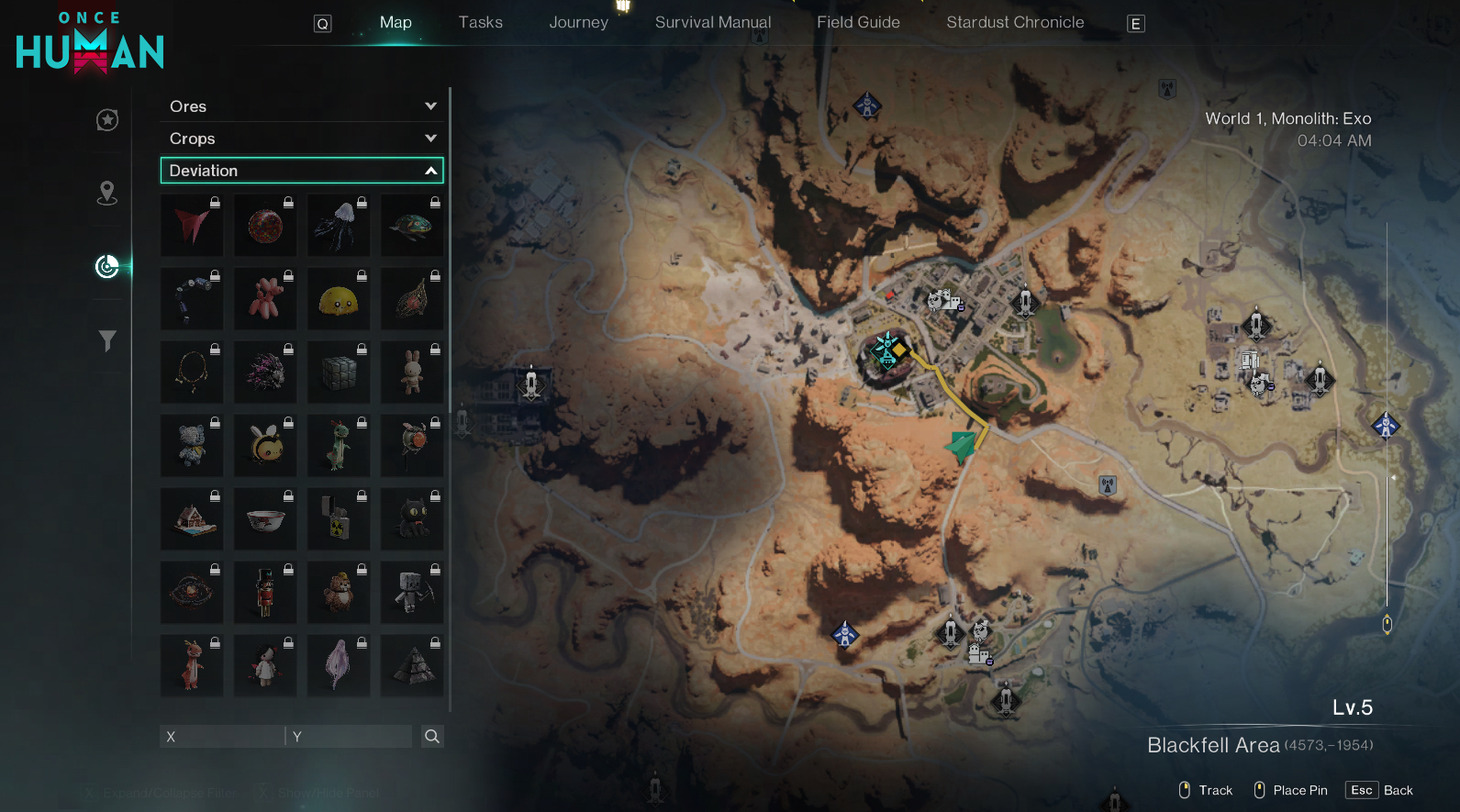Expand the Ores filter category
The height and width of the screenshot is (812, 1460).
[x=301, y=106]
